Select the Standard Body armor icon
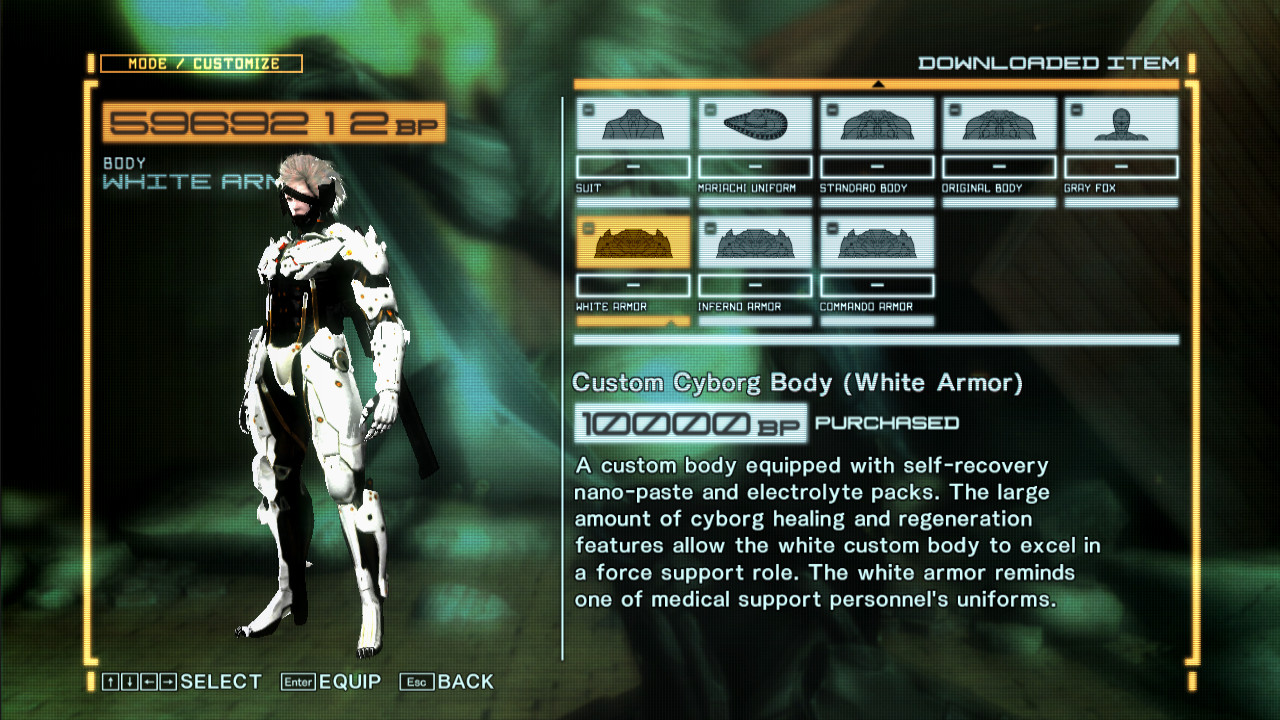1280x720 pixels. coord(877,122)
